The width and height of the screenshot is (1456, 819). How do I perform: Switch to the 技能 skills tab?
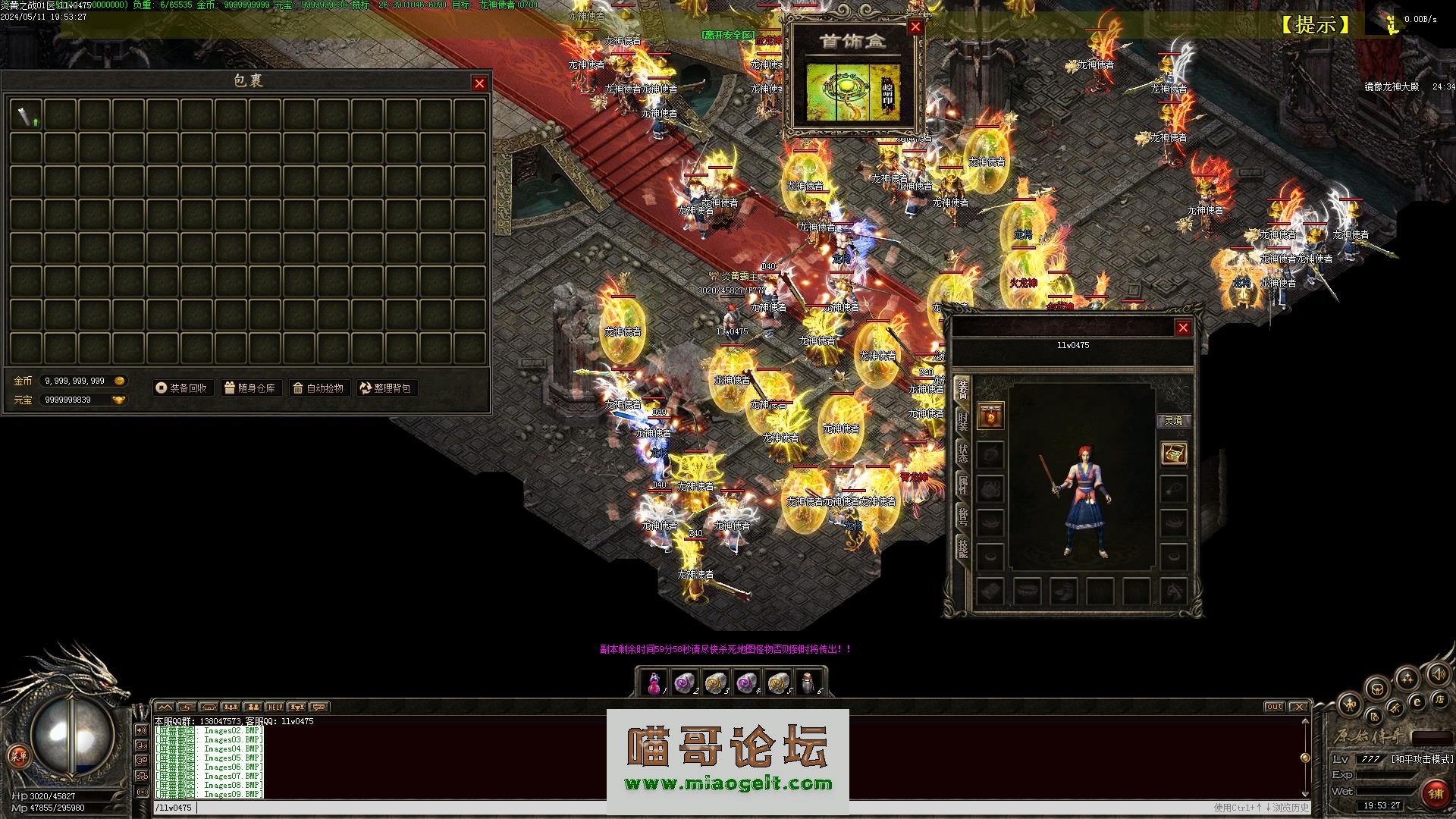pyautogui.click(x=962, y=548)
